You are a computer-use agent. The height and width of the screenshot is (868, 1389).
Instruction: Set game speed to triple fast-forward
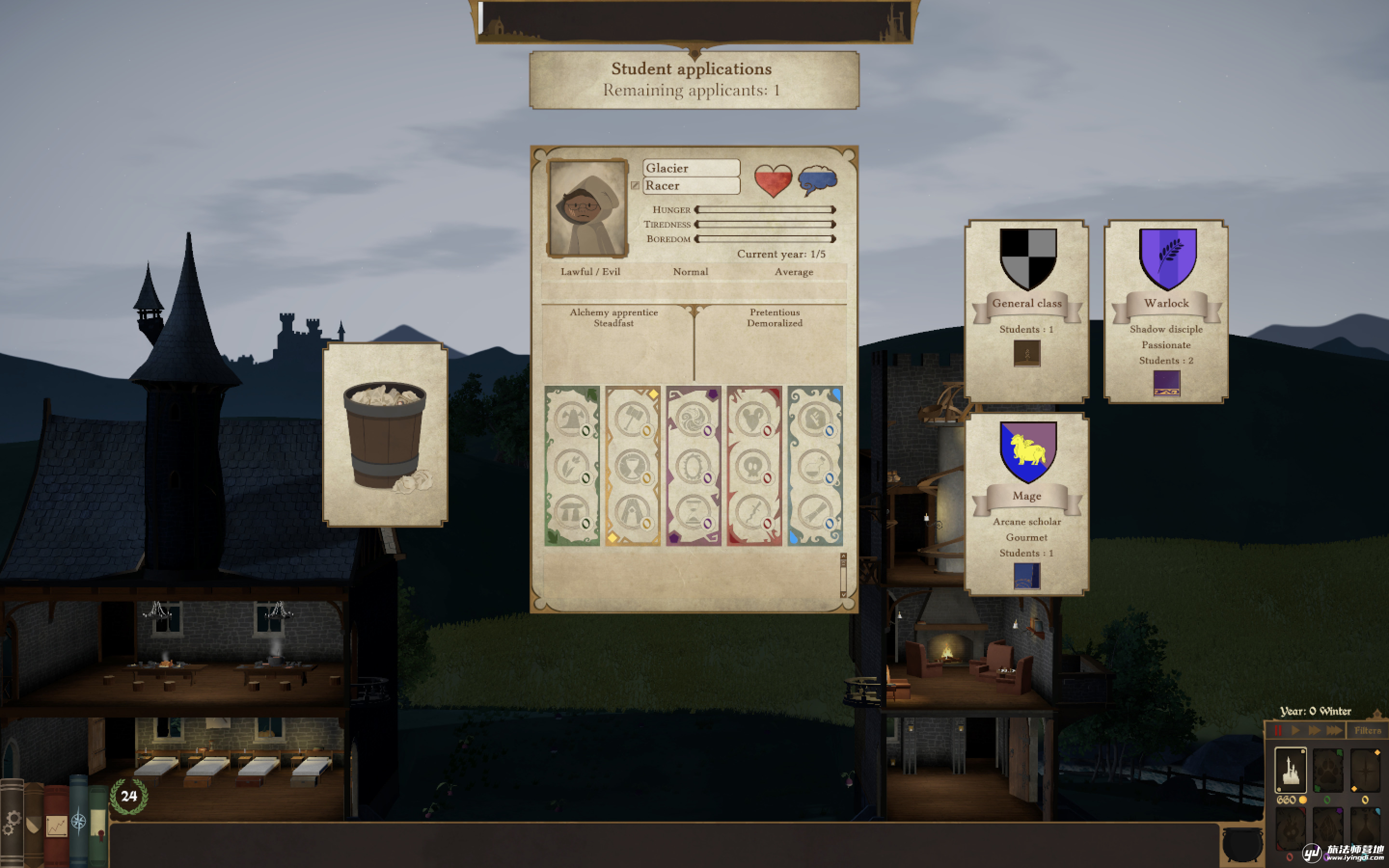pos(1334,730)
